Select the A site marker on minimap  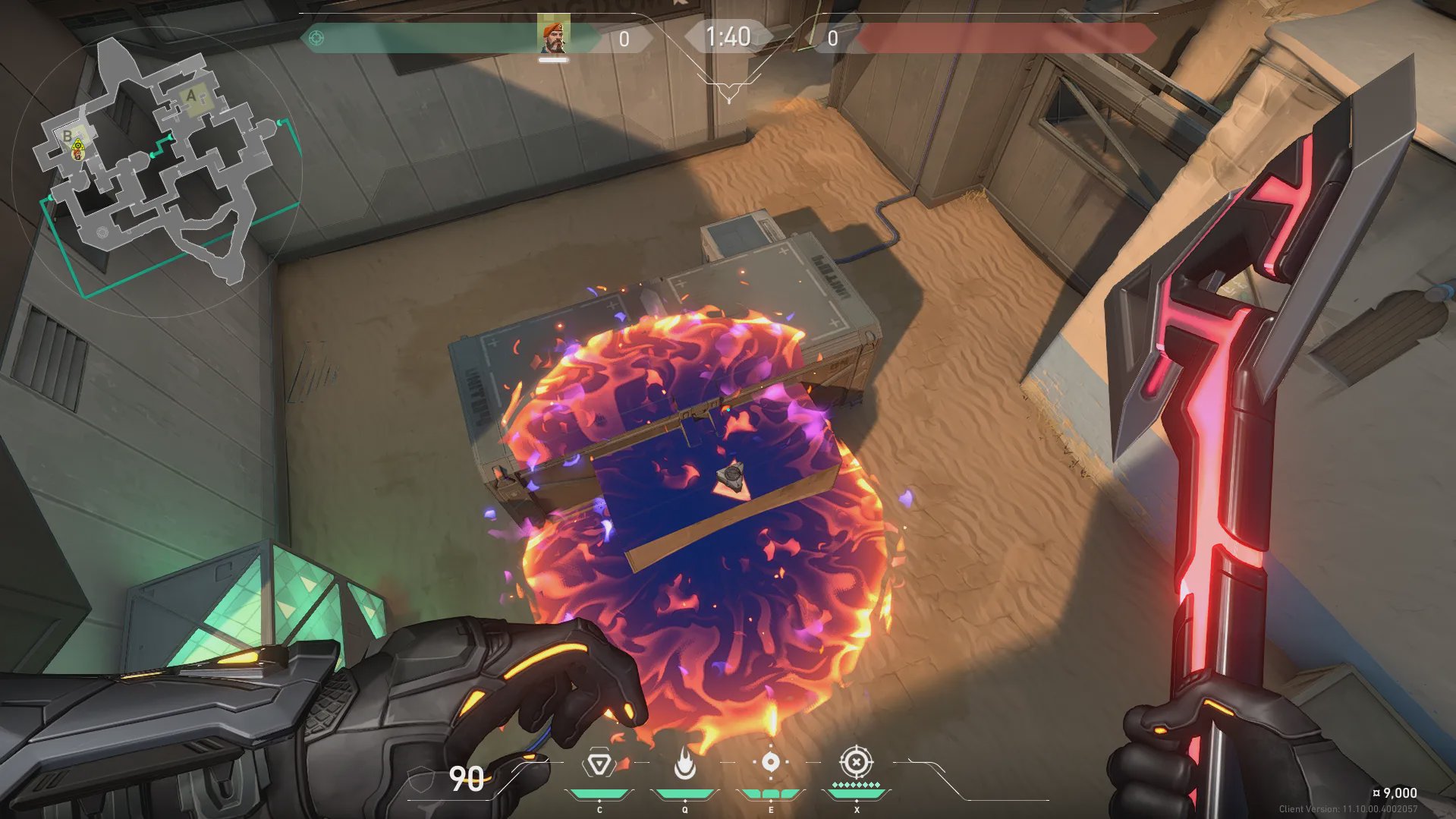pos(191,96)
